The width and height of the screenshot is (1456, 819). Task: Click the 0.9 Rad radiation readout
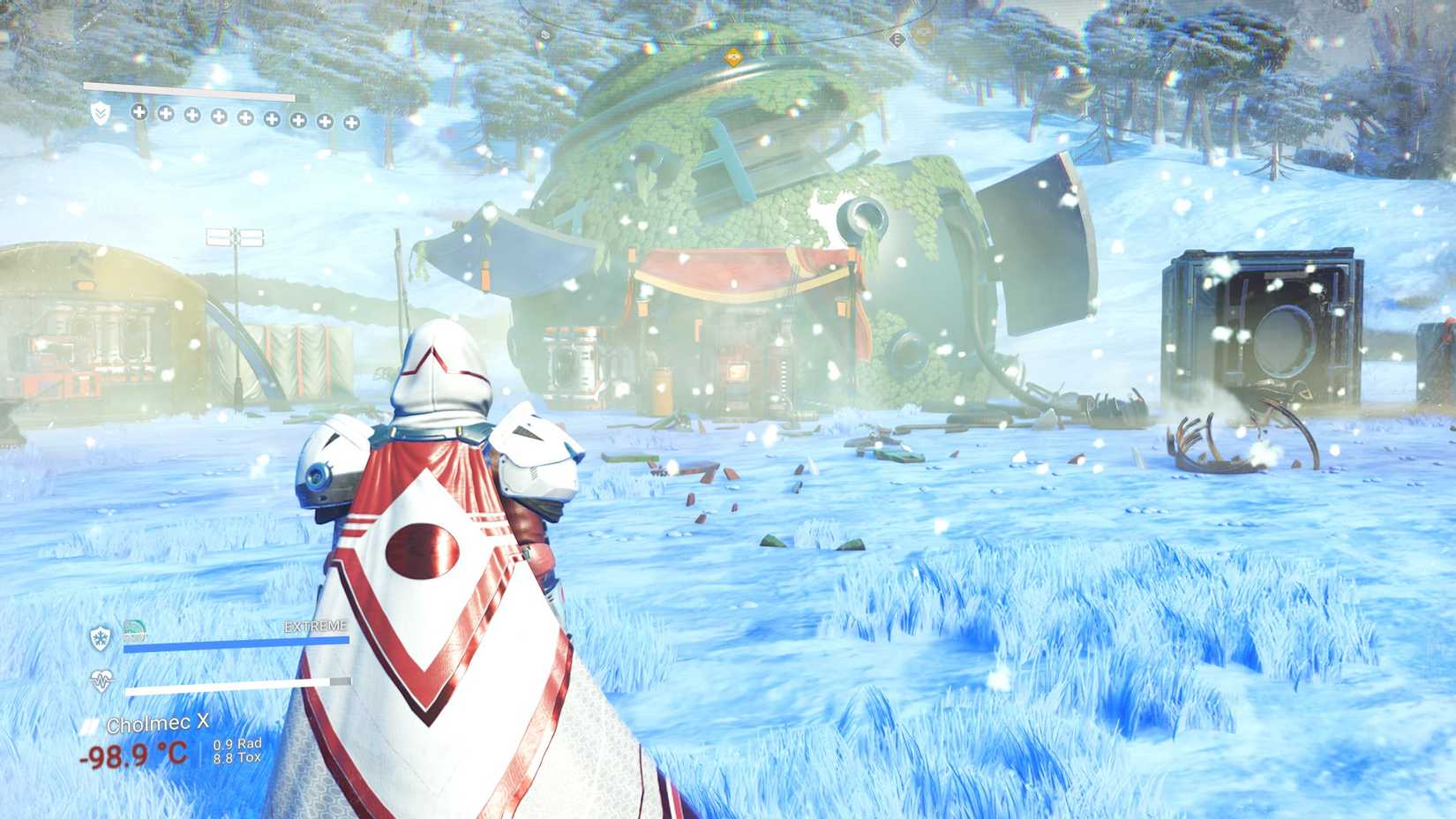click(x=236, y=745)
